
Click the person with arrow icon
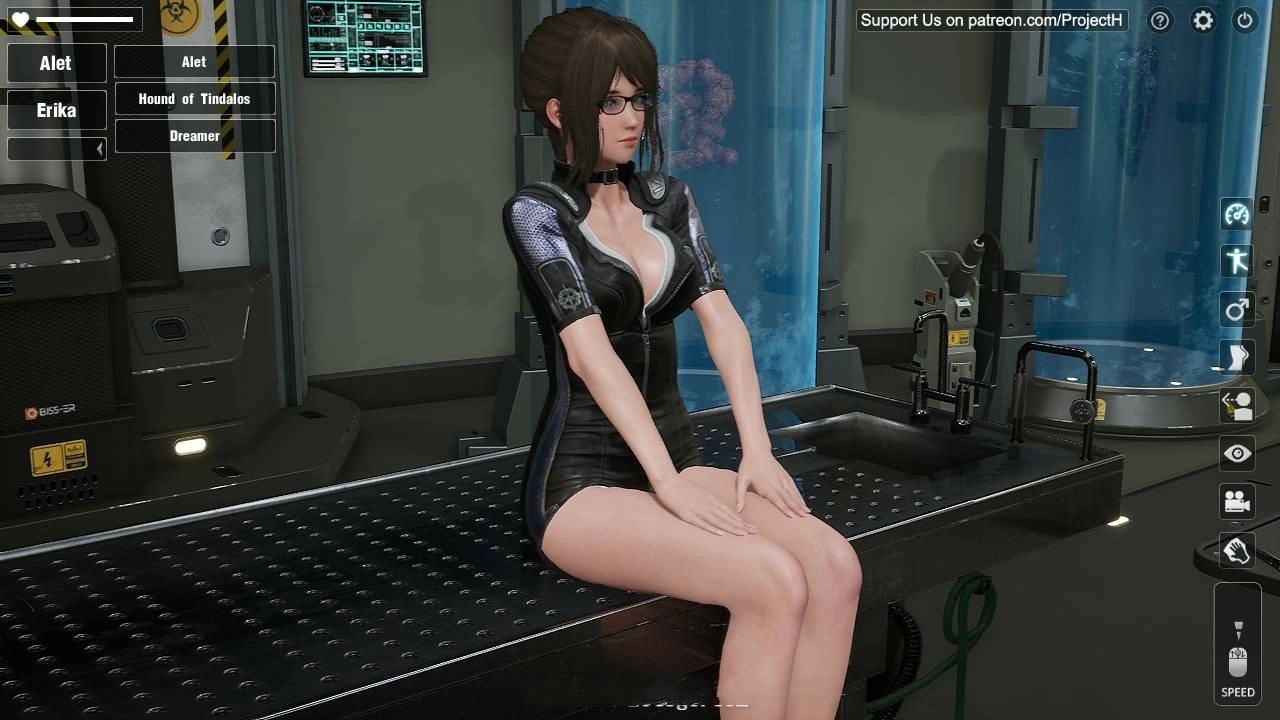click(1237, 405)
